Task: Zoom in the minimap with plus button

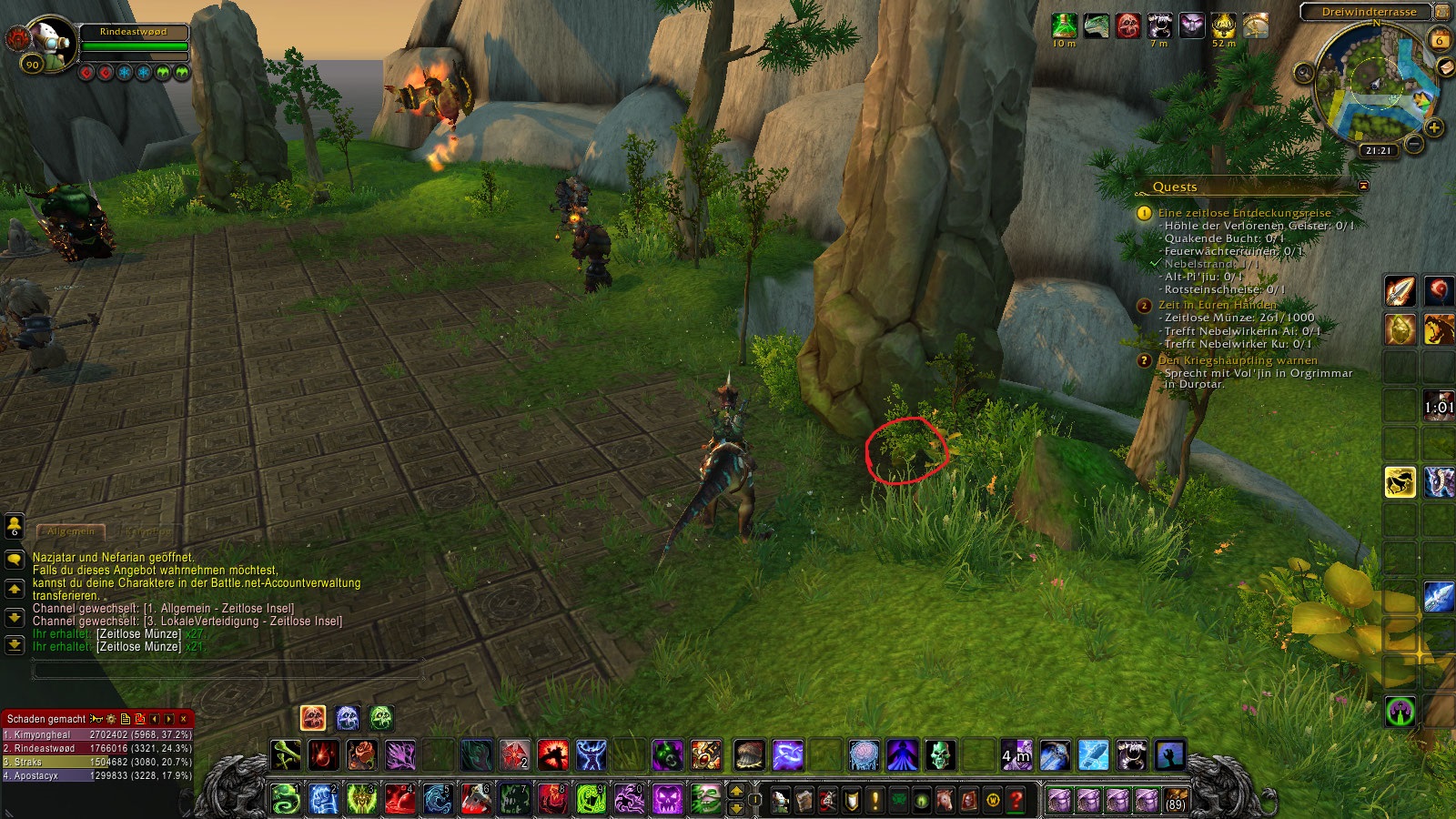Action: pos(1434,127)
